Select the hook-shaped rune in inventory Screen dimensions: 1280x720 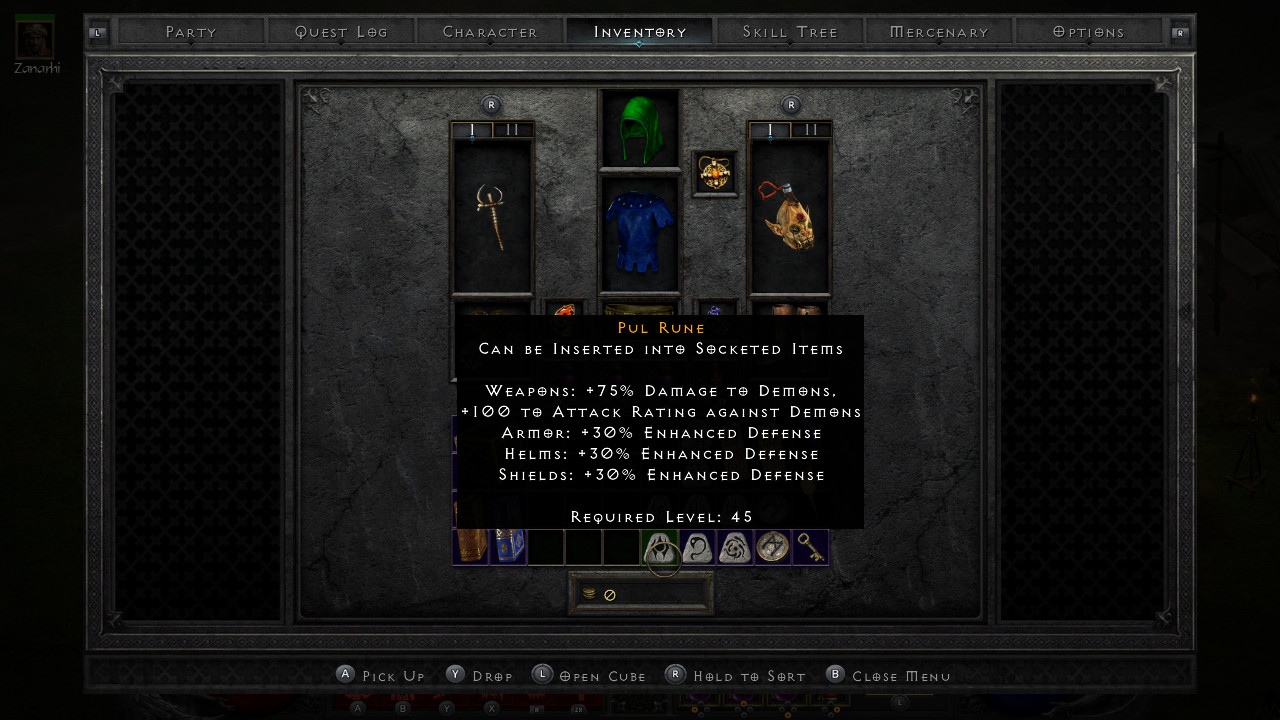(697, 548)
